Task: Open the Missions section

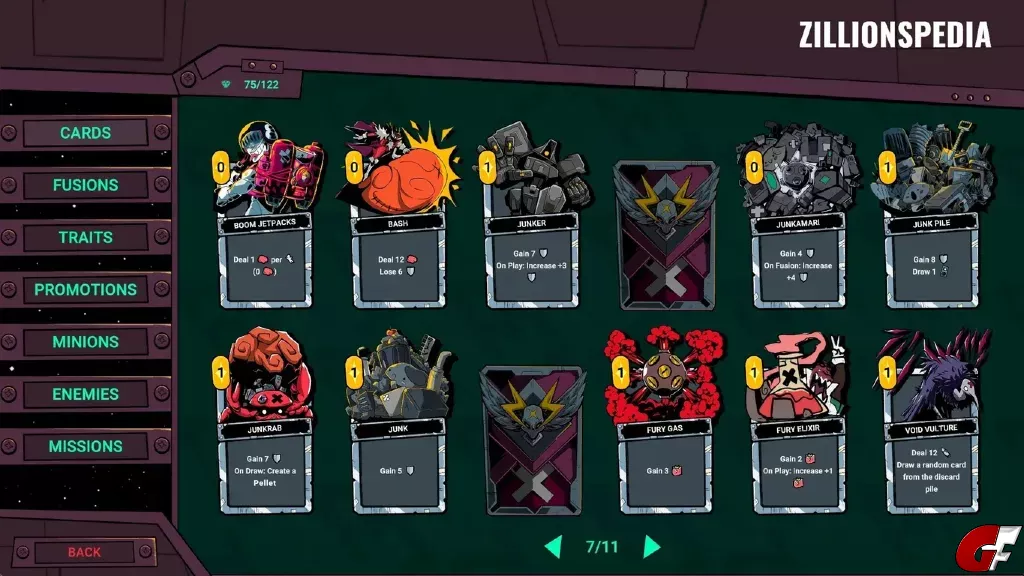Action: pyautogui.click(x=85, y=447)
